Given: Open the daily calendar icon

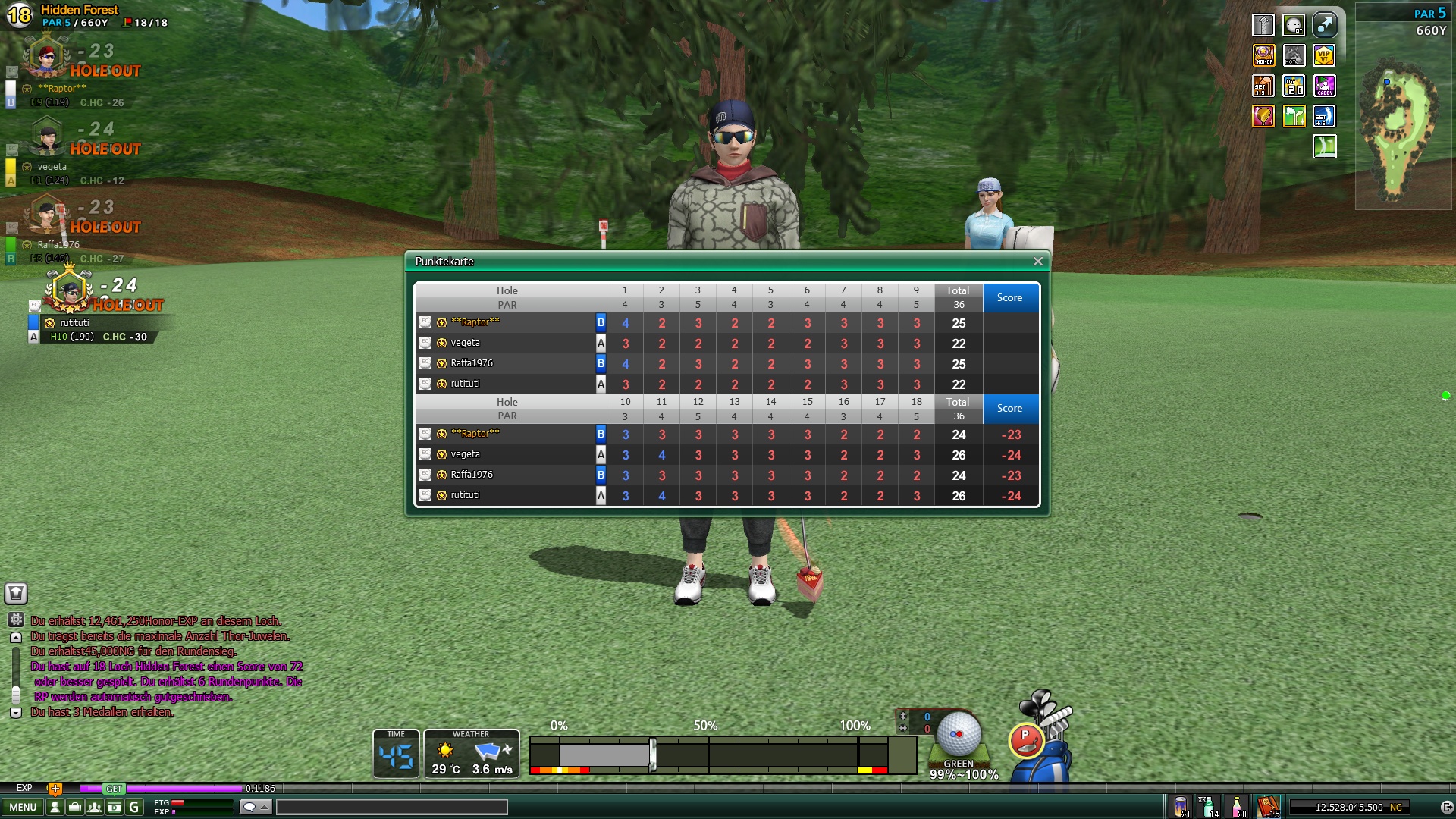Looking at the screenshot, I should (114, 808).
